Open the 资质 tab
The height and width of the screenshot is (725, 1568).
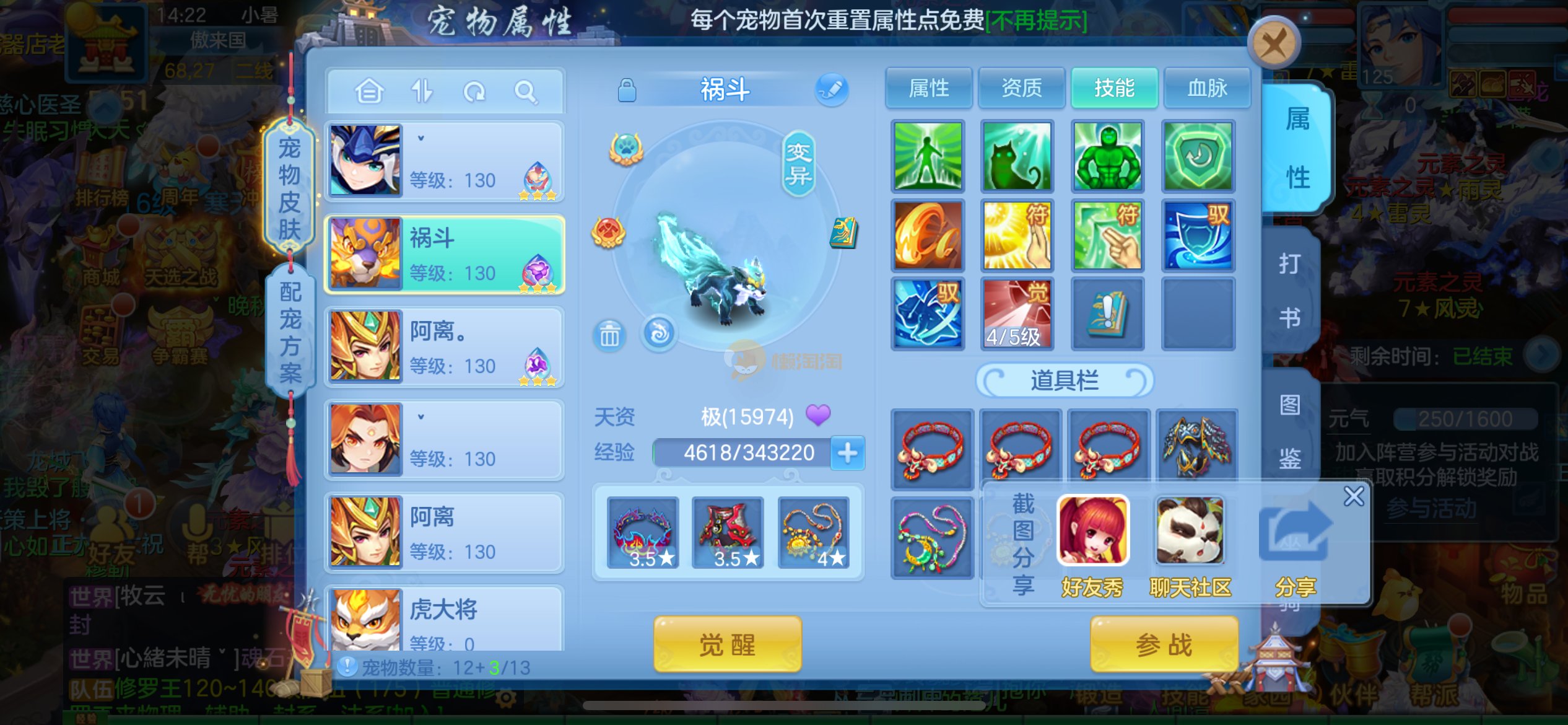point(1021,89)
